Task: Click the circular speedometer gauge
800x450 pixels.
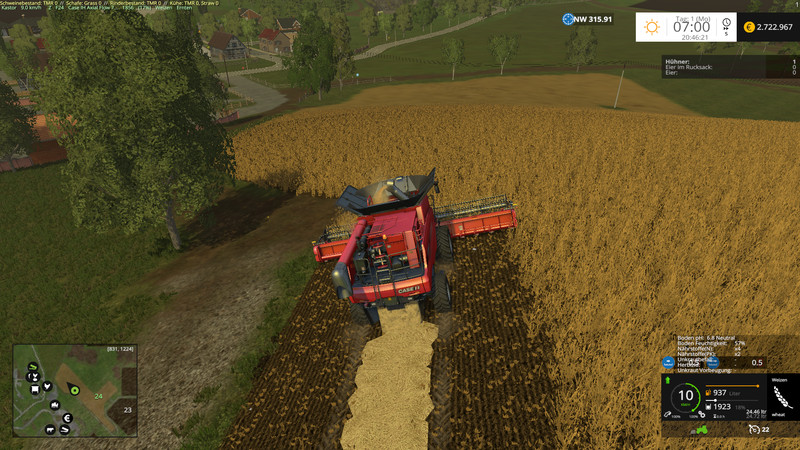Action: tap(686, 397)
